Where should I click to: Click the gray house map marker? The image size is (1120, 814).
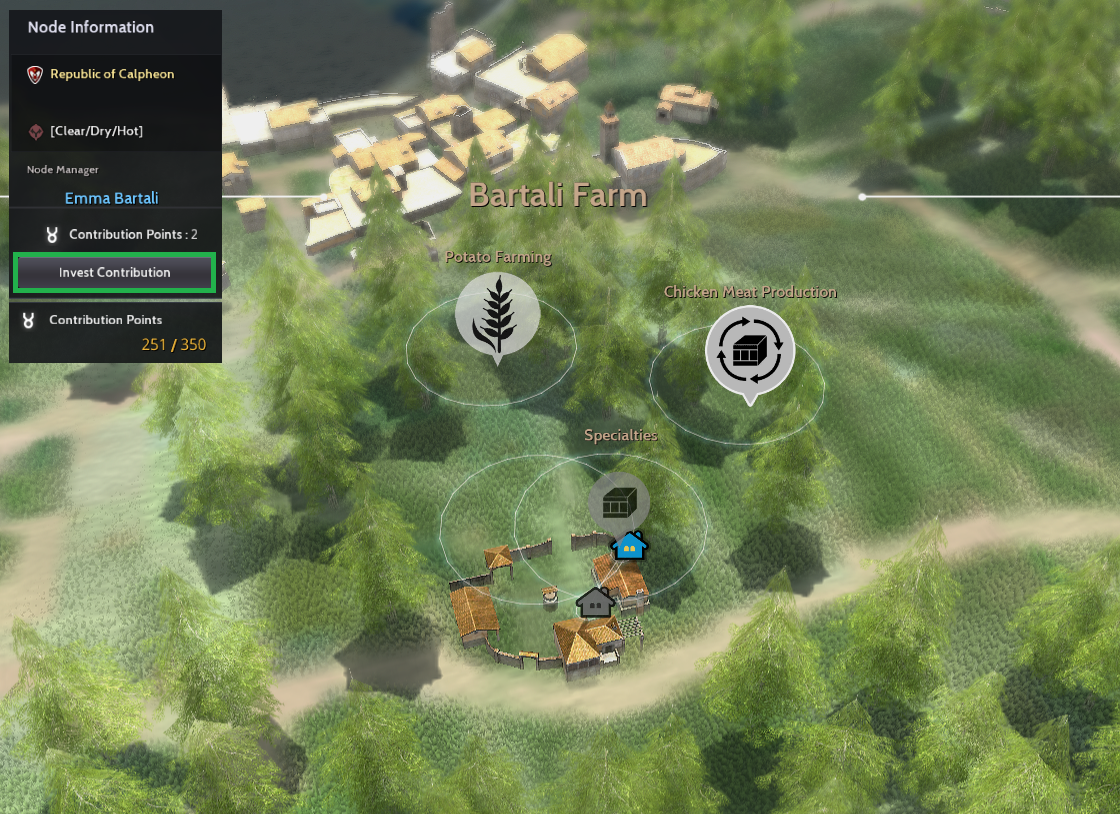(595, 602)
